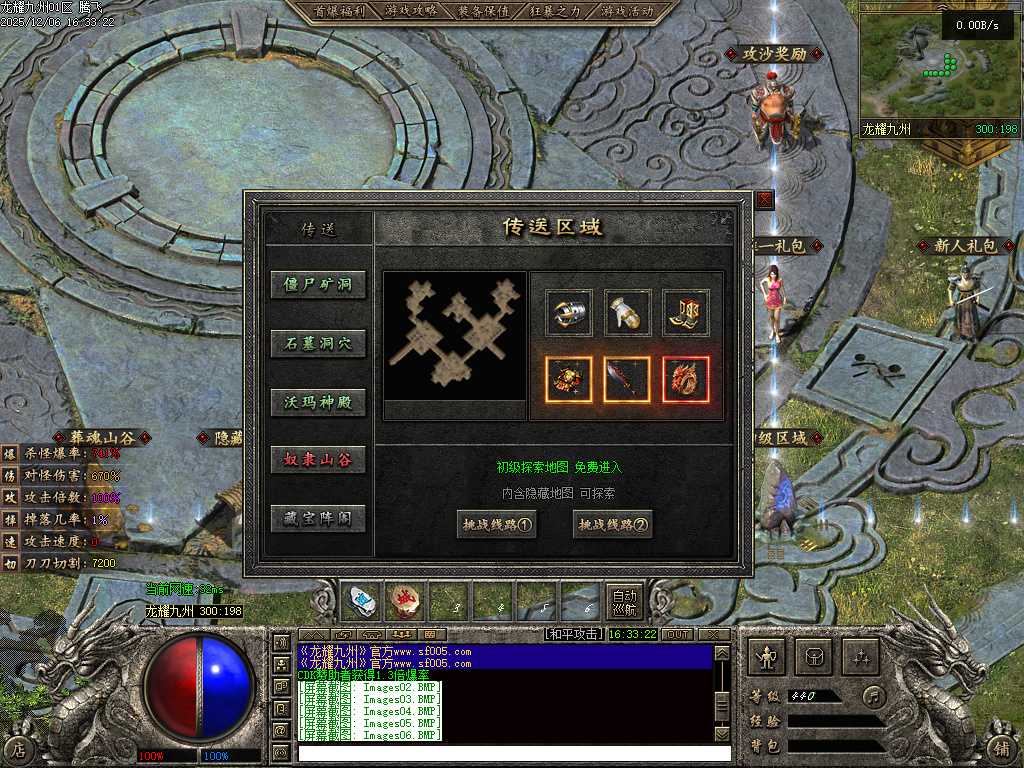Select the 奴隶山谷 entry
1024x768 pixels.
(318, 460)
